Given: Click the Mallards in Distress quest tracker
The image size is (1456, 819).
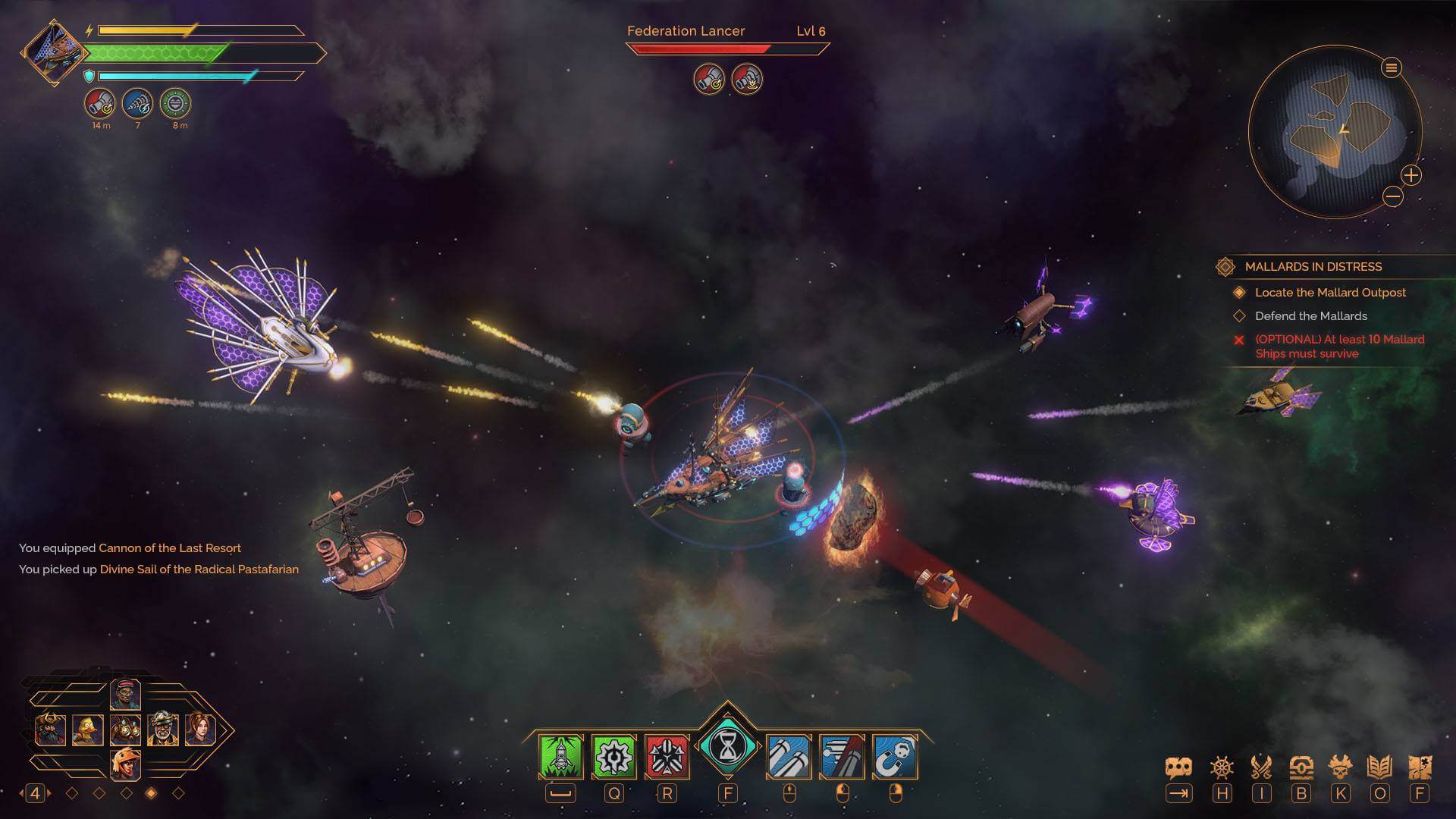Looking at the screenshot, I should [1313, 267].
